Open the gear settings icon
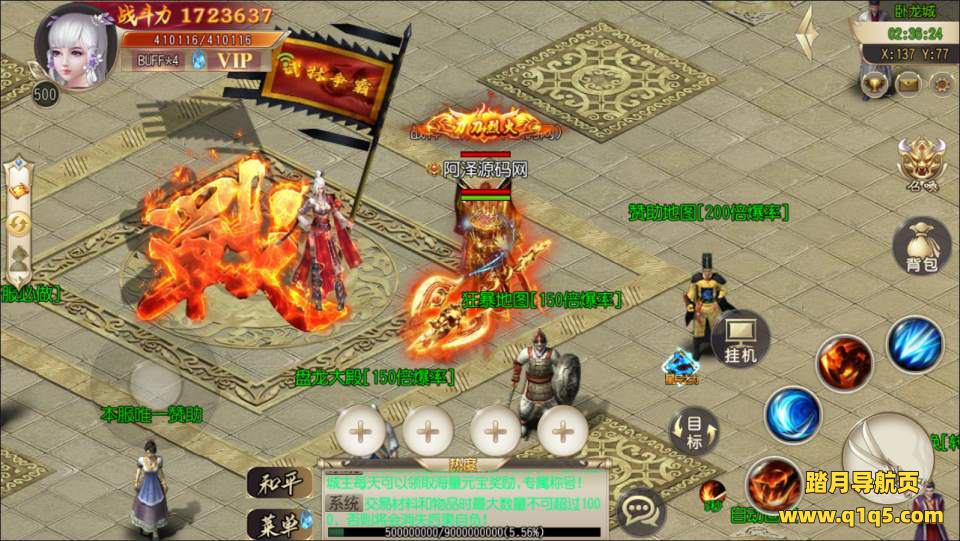960x541 pixels. [x=940, y=84]
